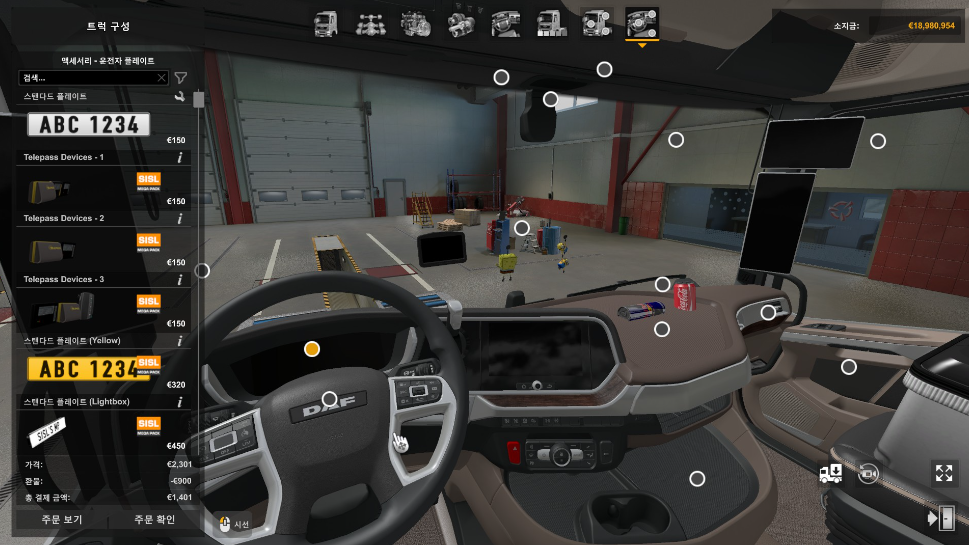
Task: Click the truck with download arrow icon
Action: click(830, 474)
